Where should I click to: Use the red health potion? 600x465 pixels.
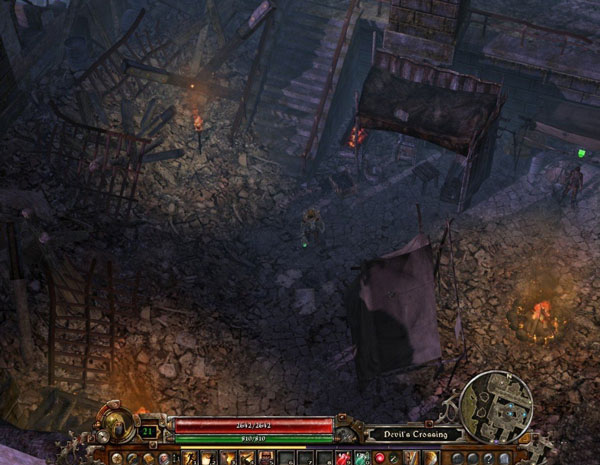[x=342, y=458]
